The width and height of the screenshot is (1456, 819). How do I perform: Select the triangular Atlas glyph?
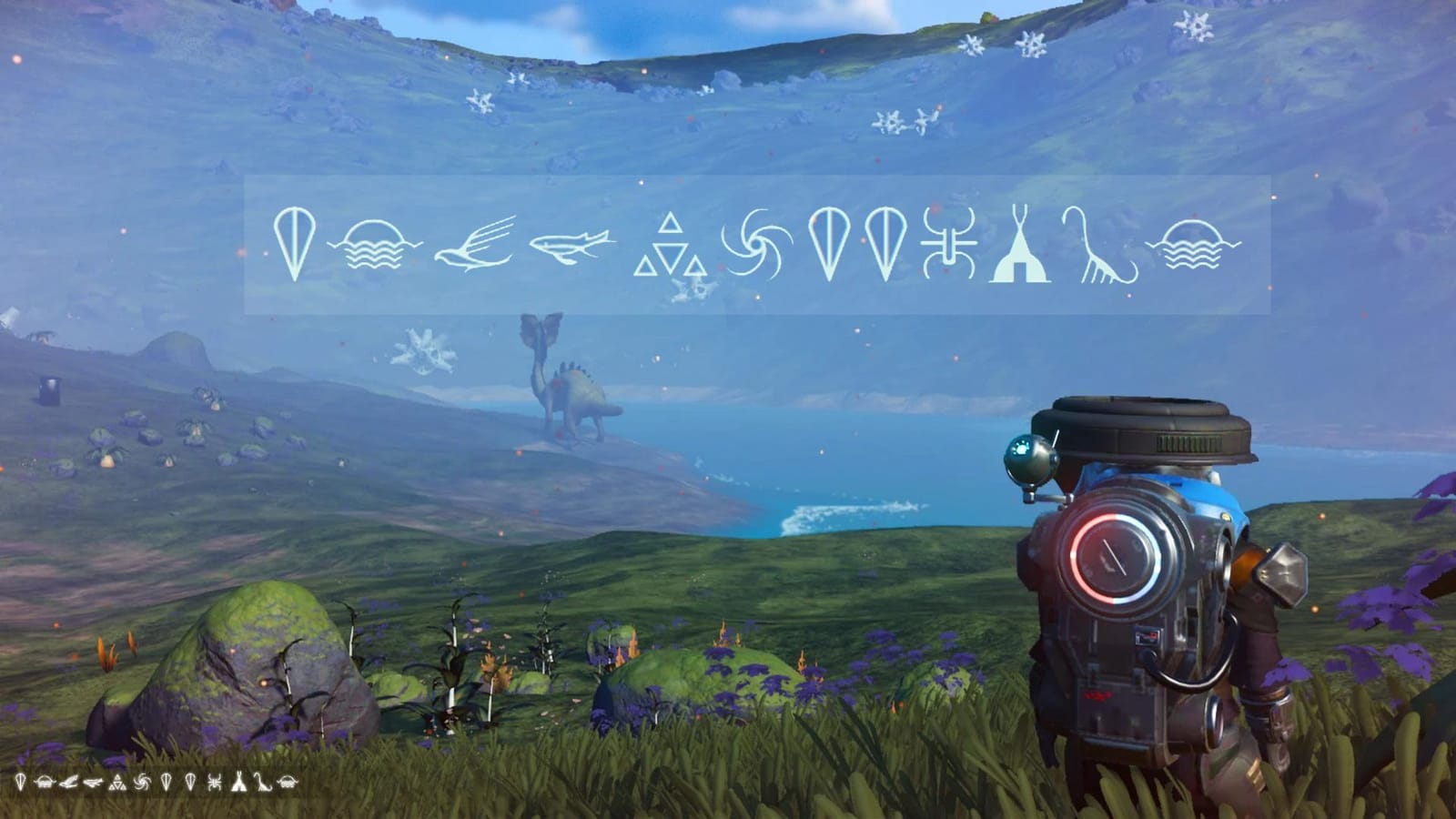click(x=671, y=246)
